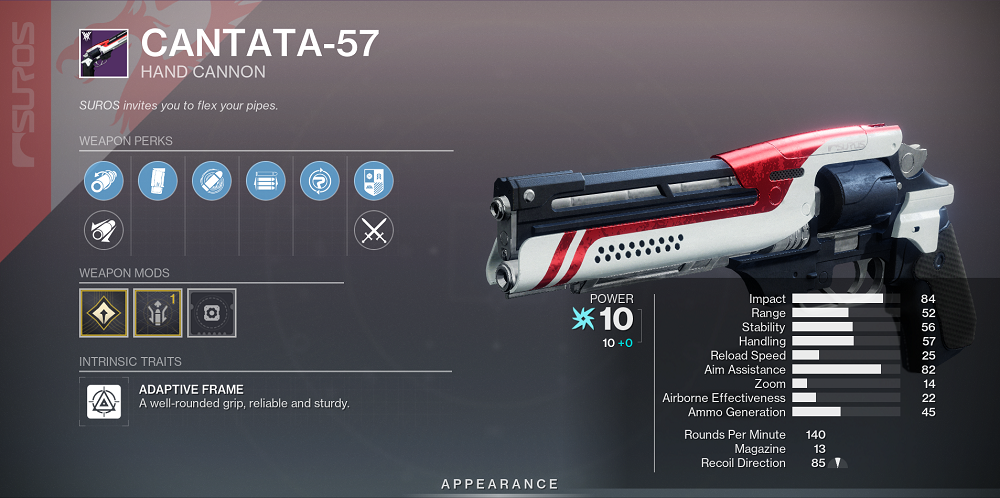This screenshot has height=498, width=1000.
Task: Open the bullet mod slot marked 1
Action: click(x=158, y=313)
